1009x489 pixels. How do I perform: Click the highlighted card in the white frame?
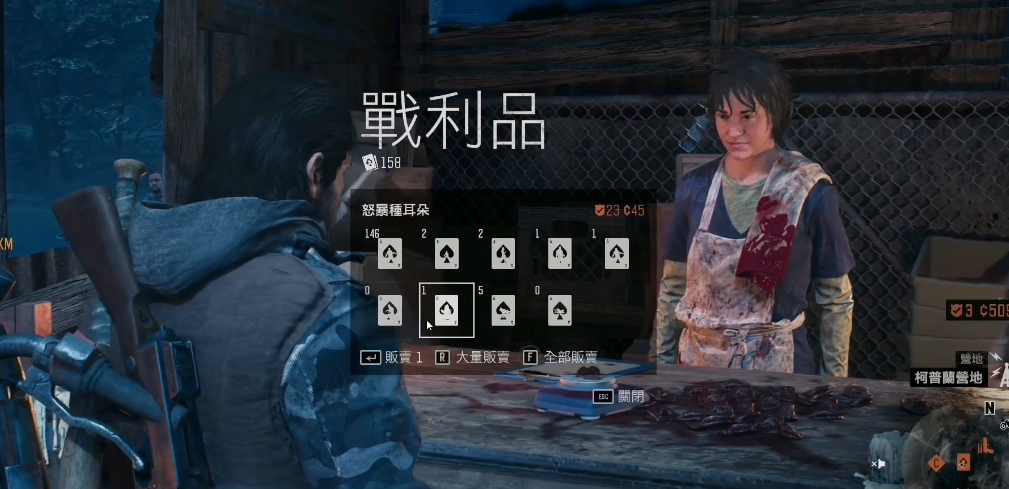446,310
